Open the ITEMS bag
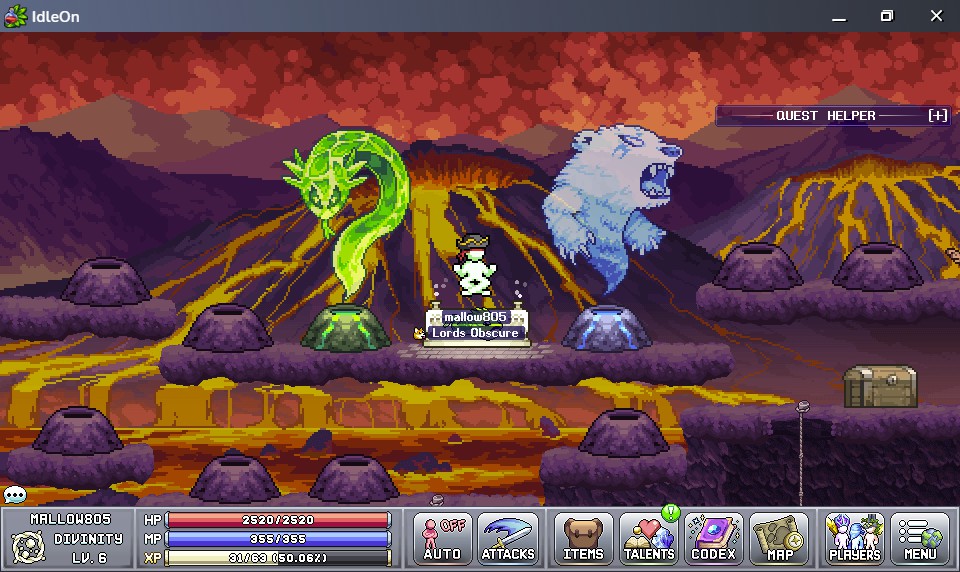Screen dimensions: 960x572 [x=583, y=538]
